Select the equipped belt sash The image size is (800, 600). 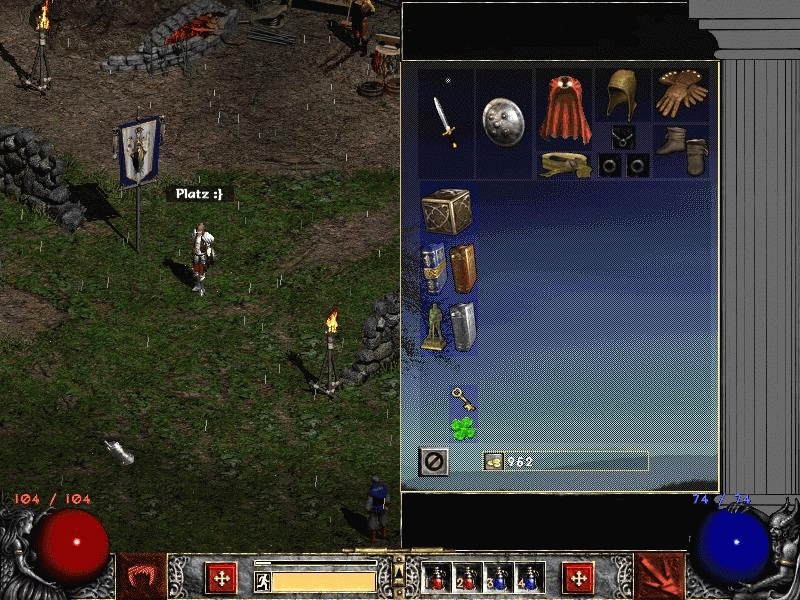565,164
